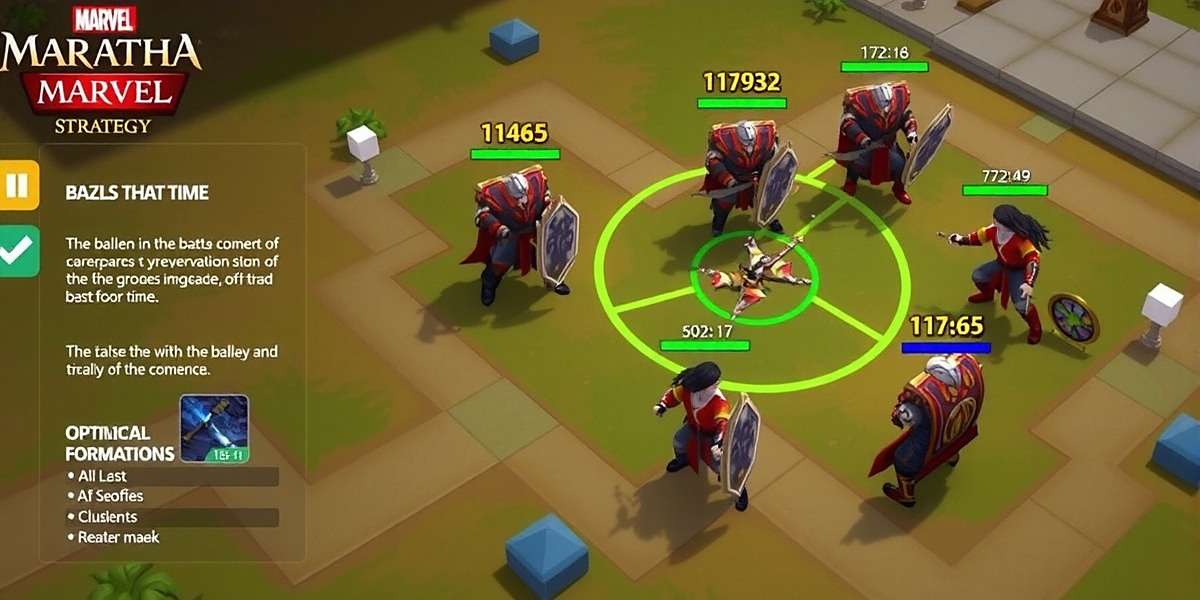The width and height of the screenshot is (1200, 600).
Task: Select the unit inside the green targeting ring
Action: (x=755, y=275)
